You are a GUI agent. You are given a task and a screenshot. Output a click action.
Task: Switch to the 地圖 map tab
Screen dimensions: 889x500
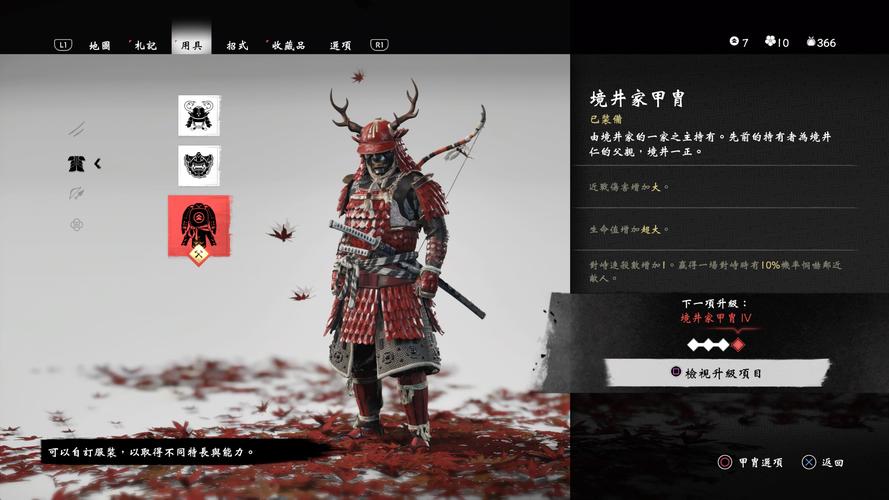tap(99, 45)
